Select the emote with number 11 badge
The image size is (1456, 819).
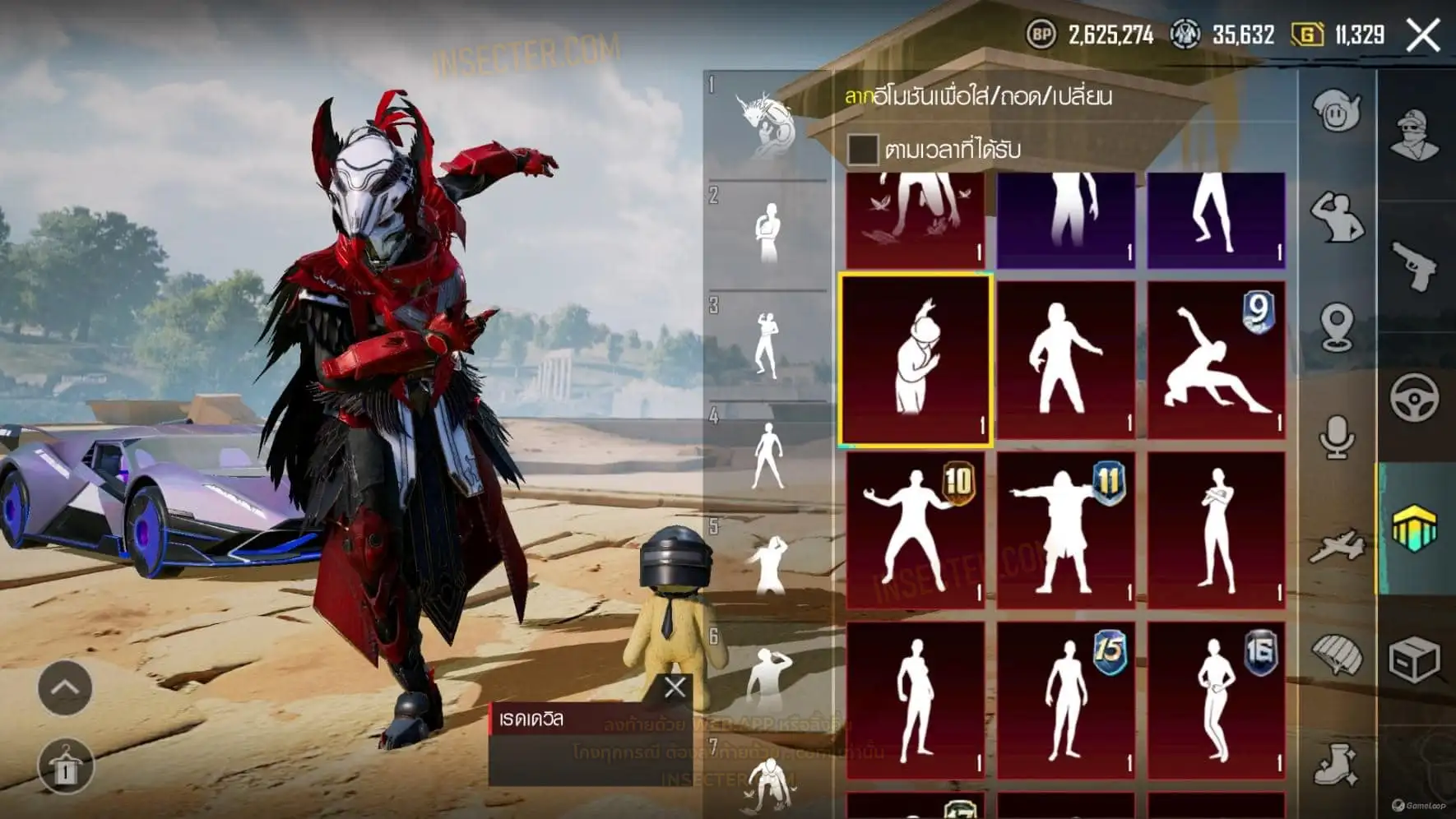(x=1066, y=530)
